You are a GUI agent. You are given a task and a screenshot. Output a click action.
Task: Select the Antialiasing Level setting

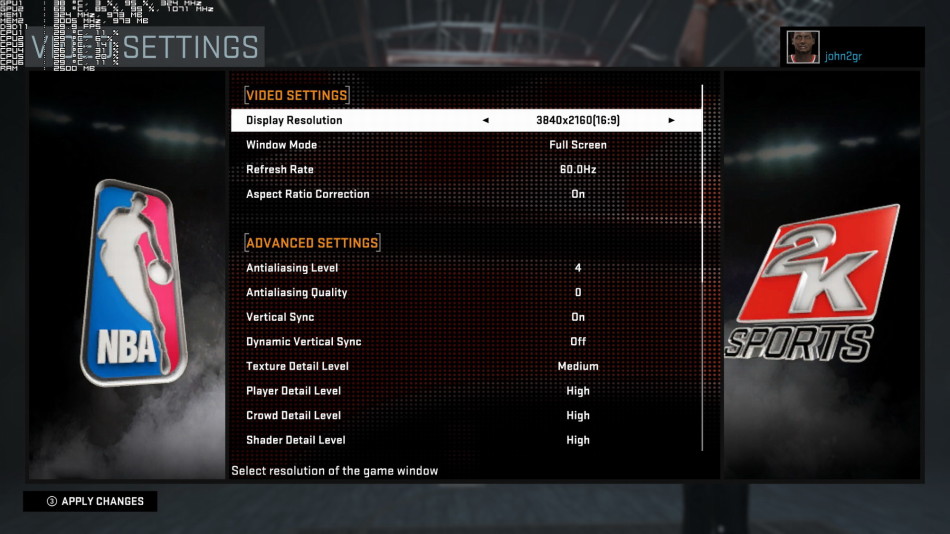pos(466,268)
